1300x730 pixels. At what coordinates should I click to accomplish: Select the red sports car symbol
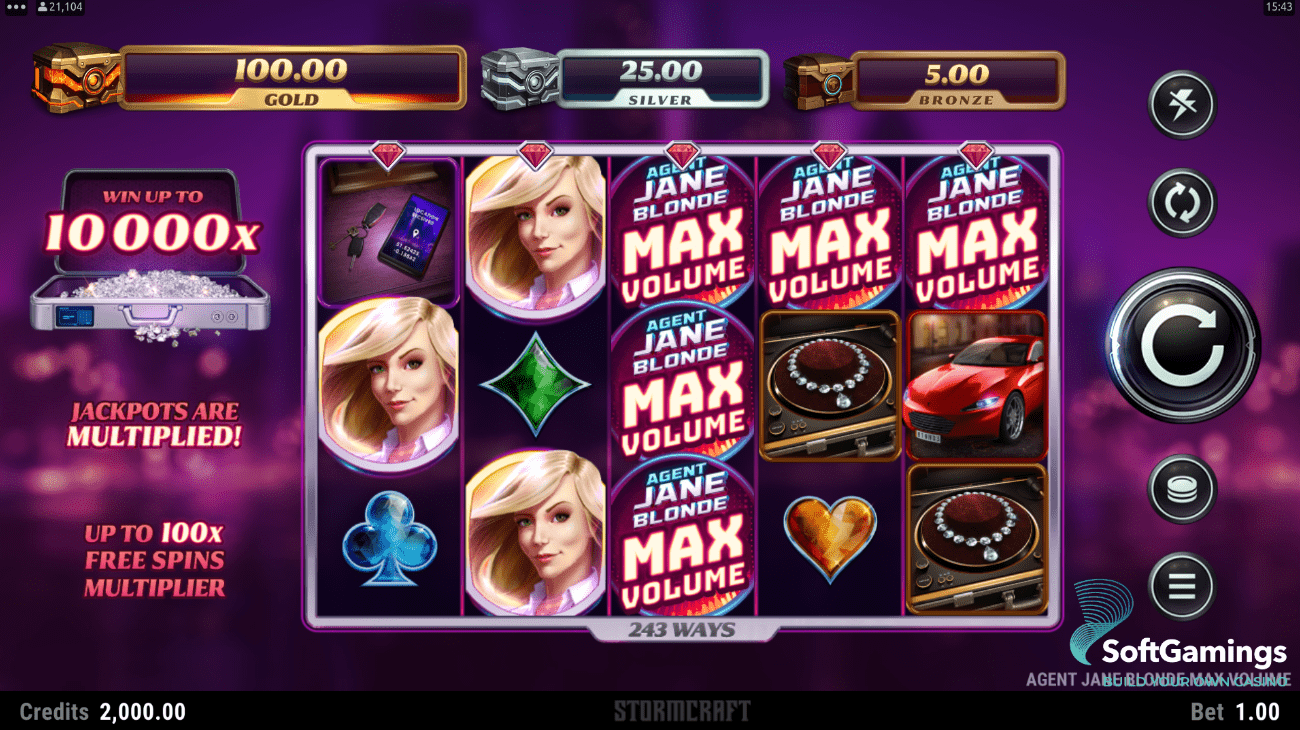tap(977, 387)
